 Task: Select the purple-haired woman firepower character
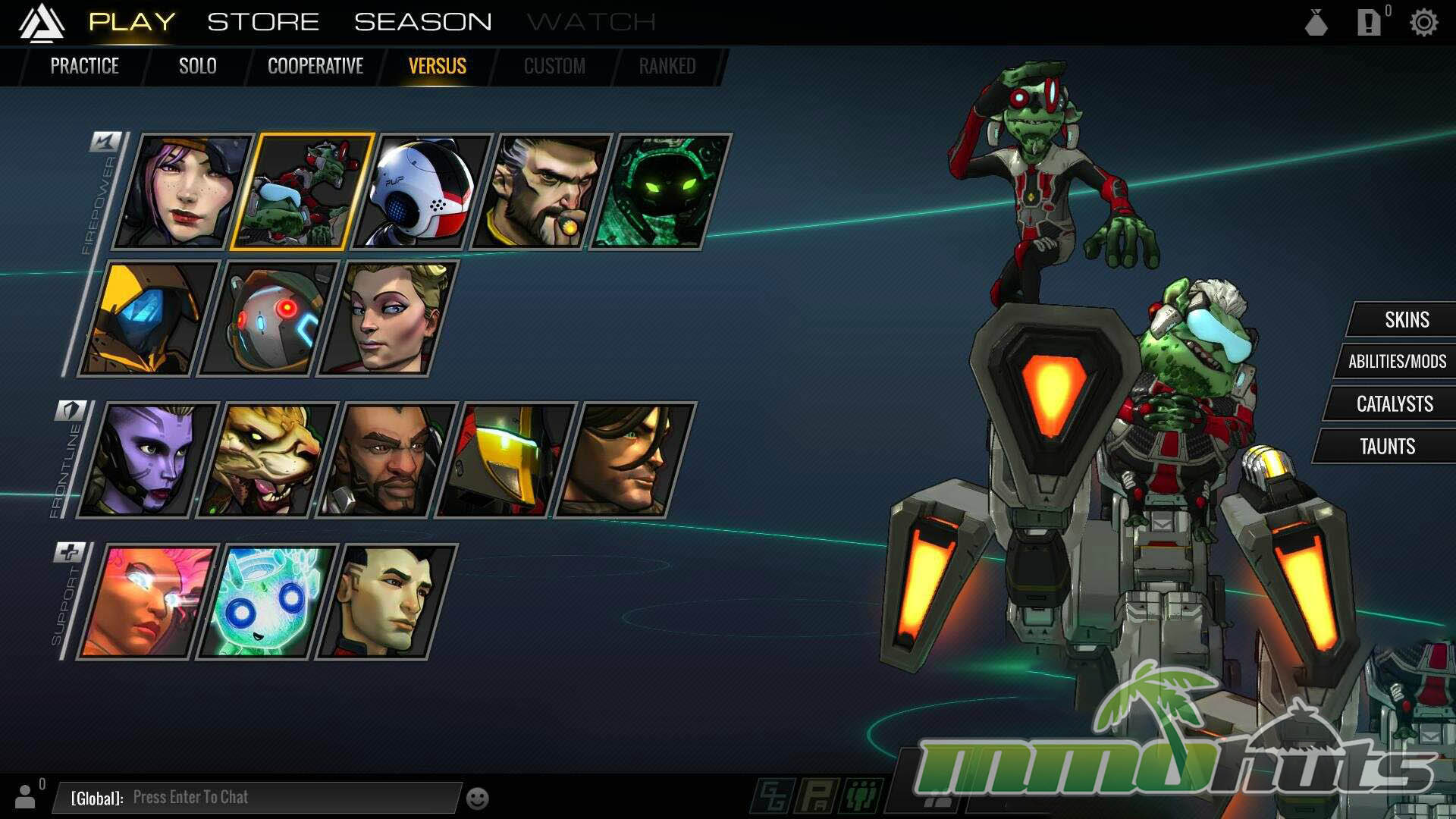point(182,192)
